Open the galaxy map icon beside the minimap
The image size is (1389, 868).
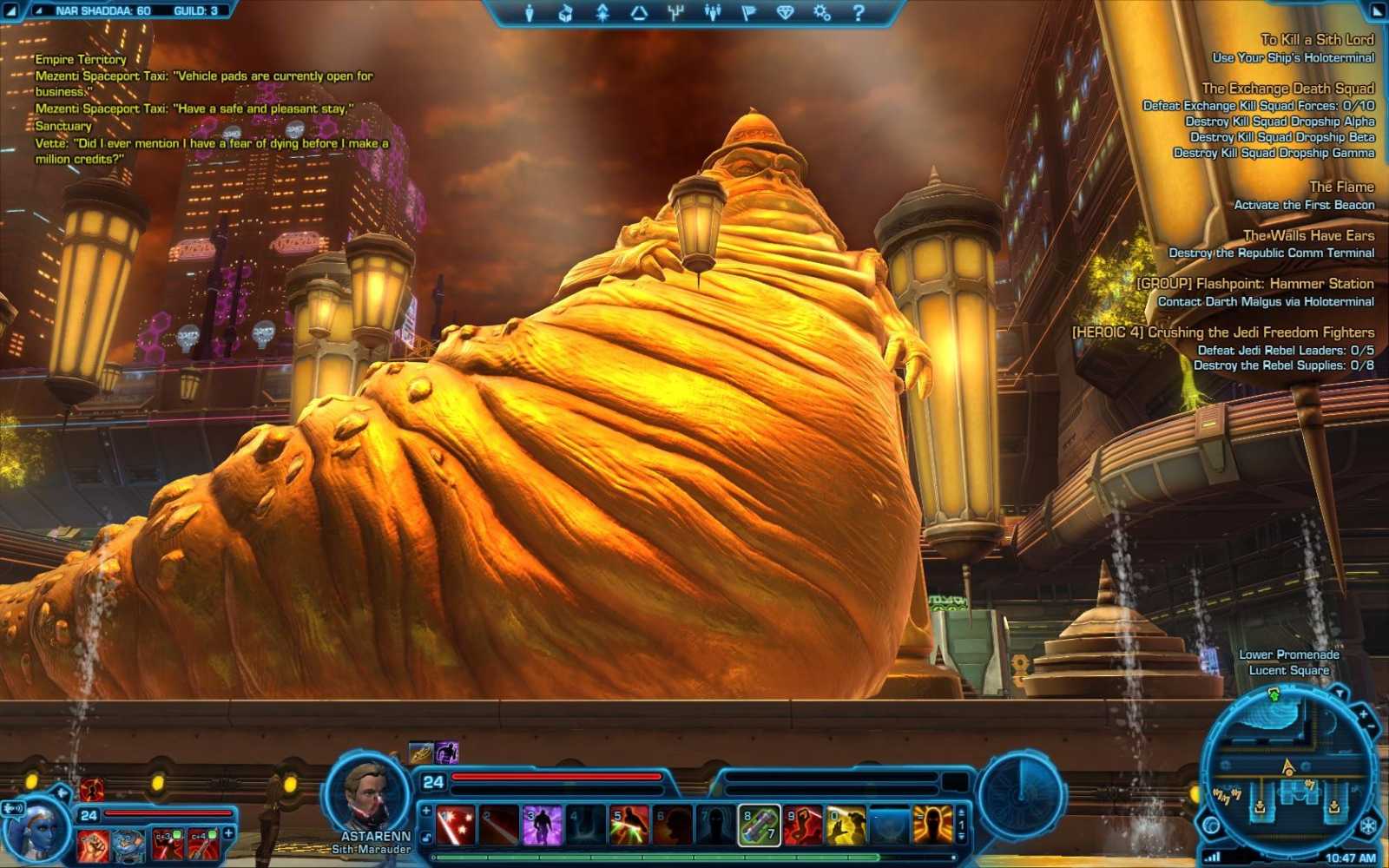pos(1211,825)
